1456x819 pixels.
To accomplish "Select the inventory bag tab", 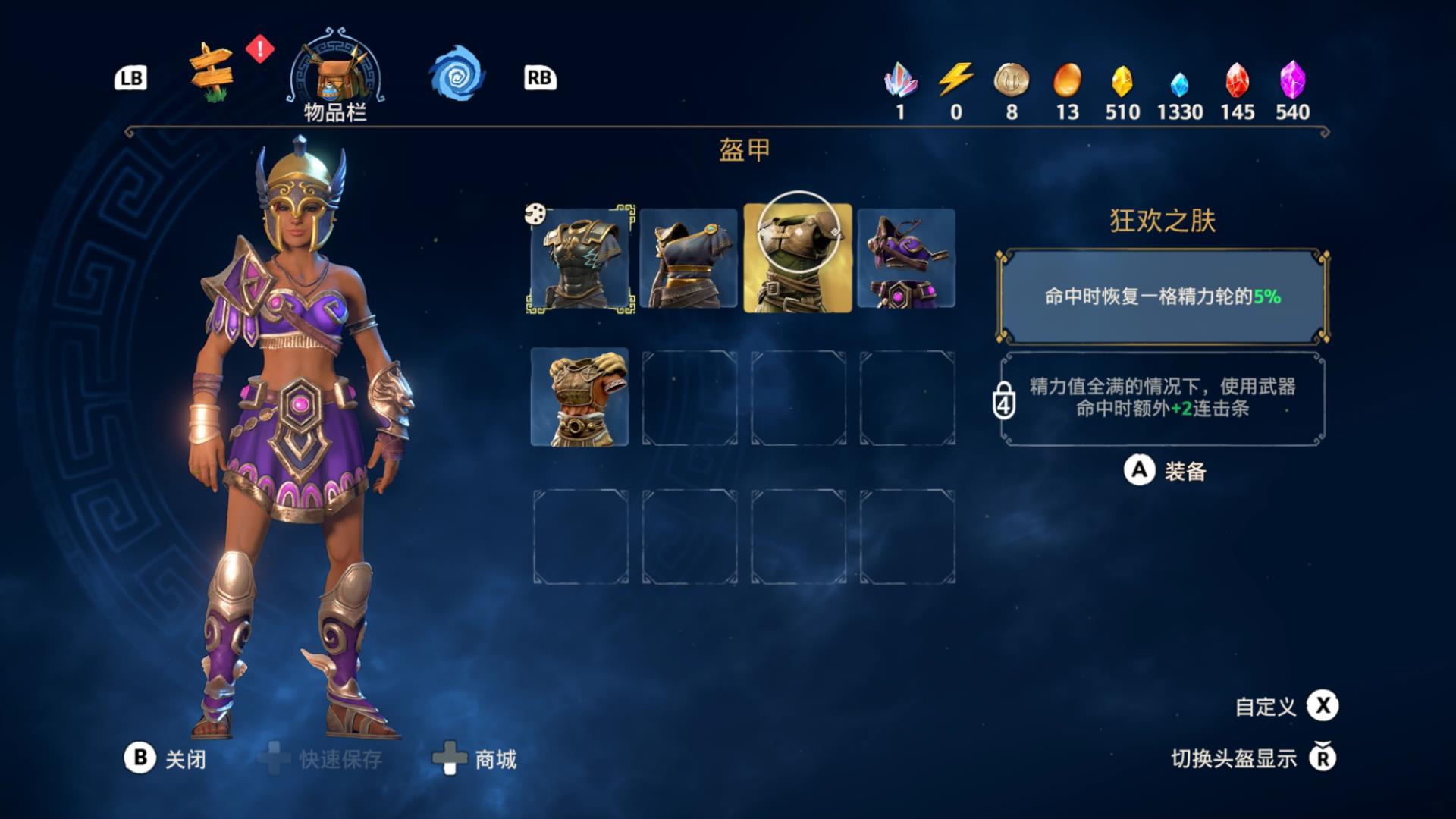I will pyautogui.click(x=335, y=76).
